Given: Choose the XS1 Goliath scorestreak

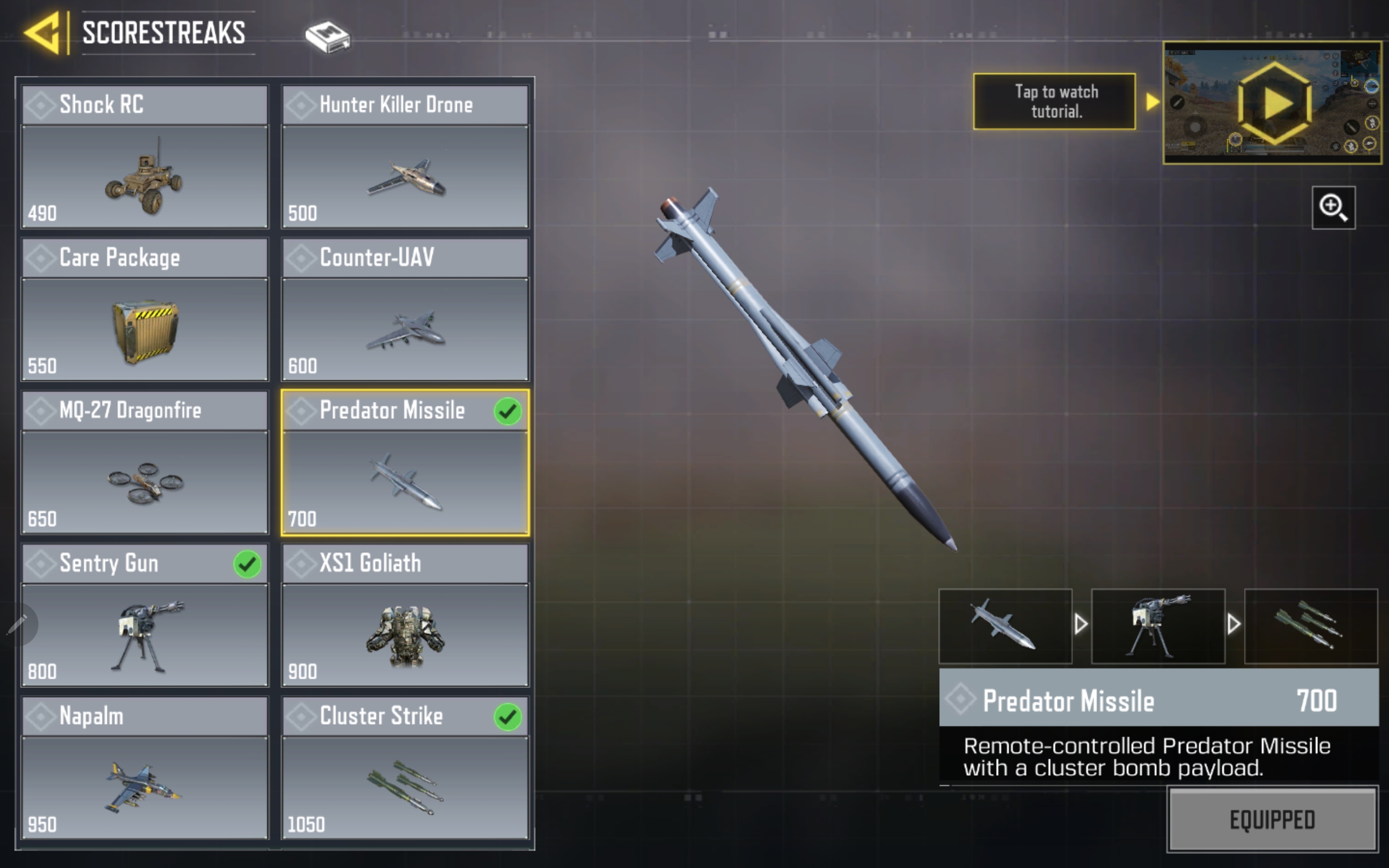Looking at the screenshot, I should tap(405, 615).
